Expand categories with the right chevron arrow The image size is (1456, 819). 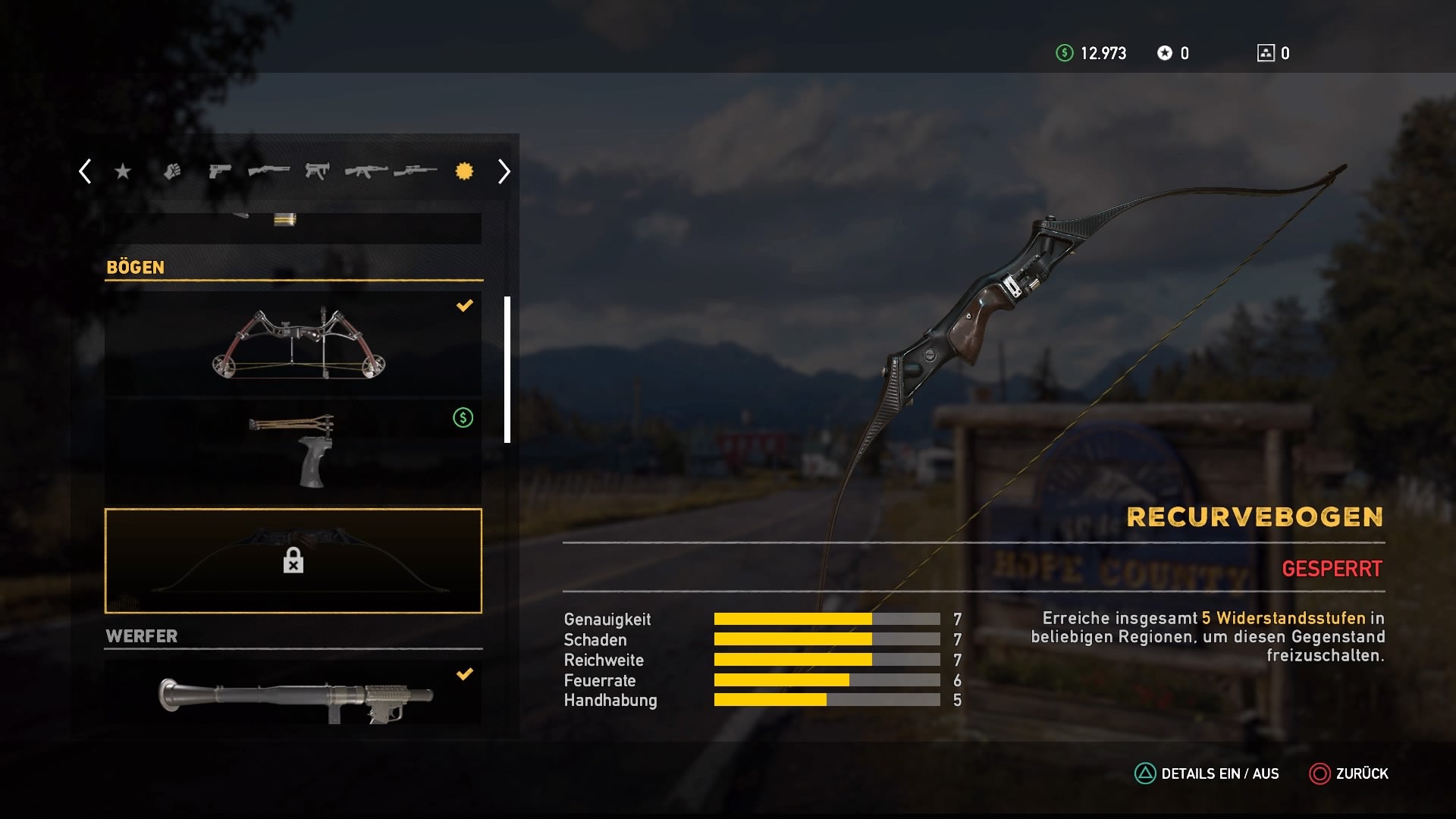click(x=503, y=171)
